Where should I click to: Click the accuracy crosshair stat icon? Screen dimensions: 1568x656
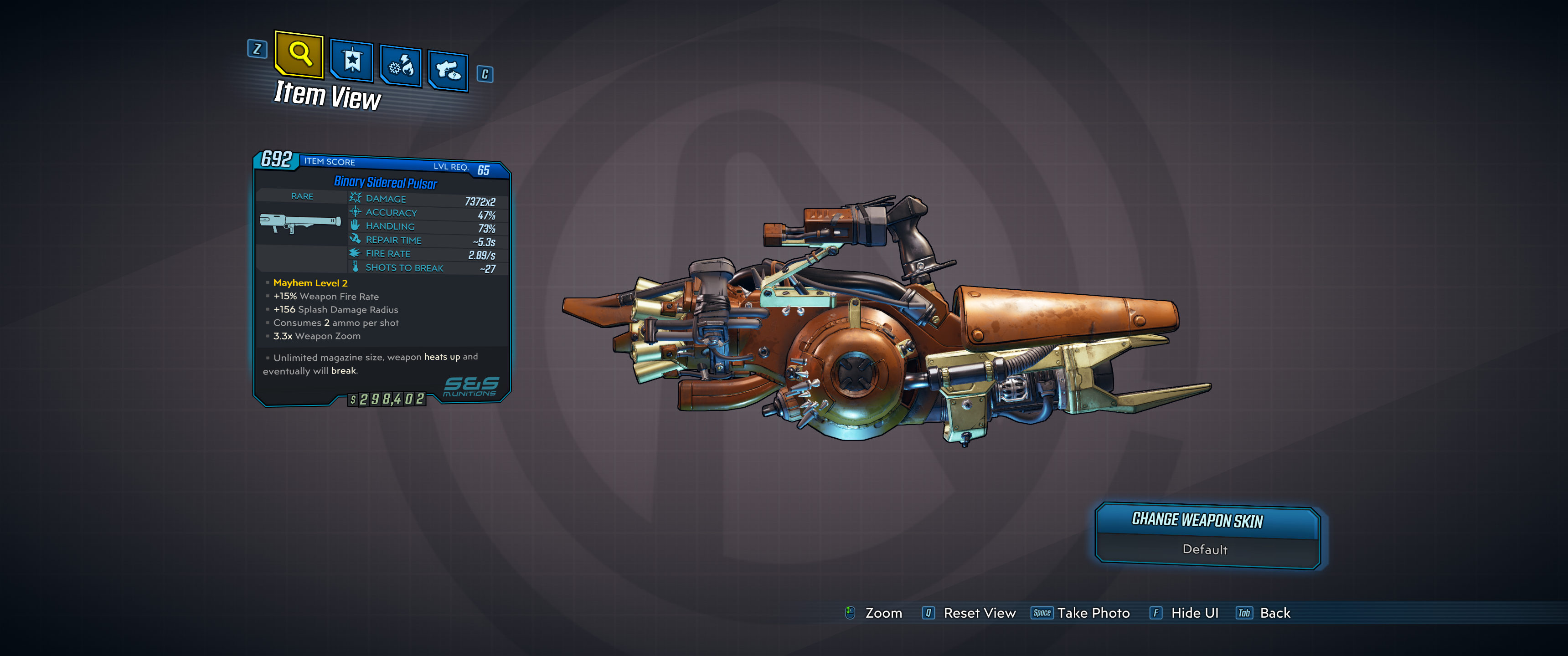(x=355, y=212)
